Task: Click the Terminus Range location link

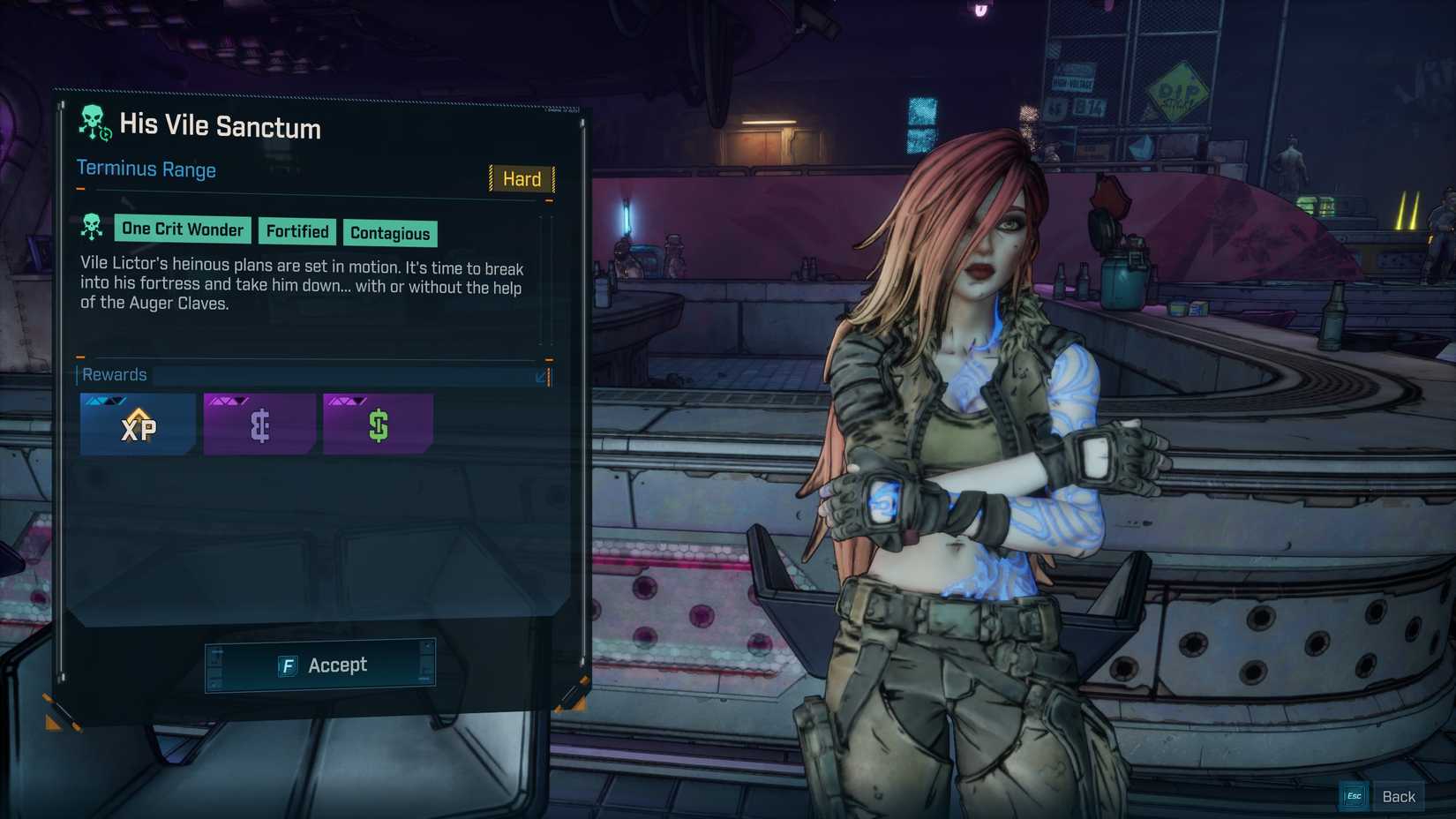Action: (x=146, y=169)
